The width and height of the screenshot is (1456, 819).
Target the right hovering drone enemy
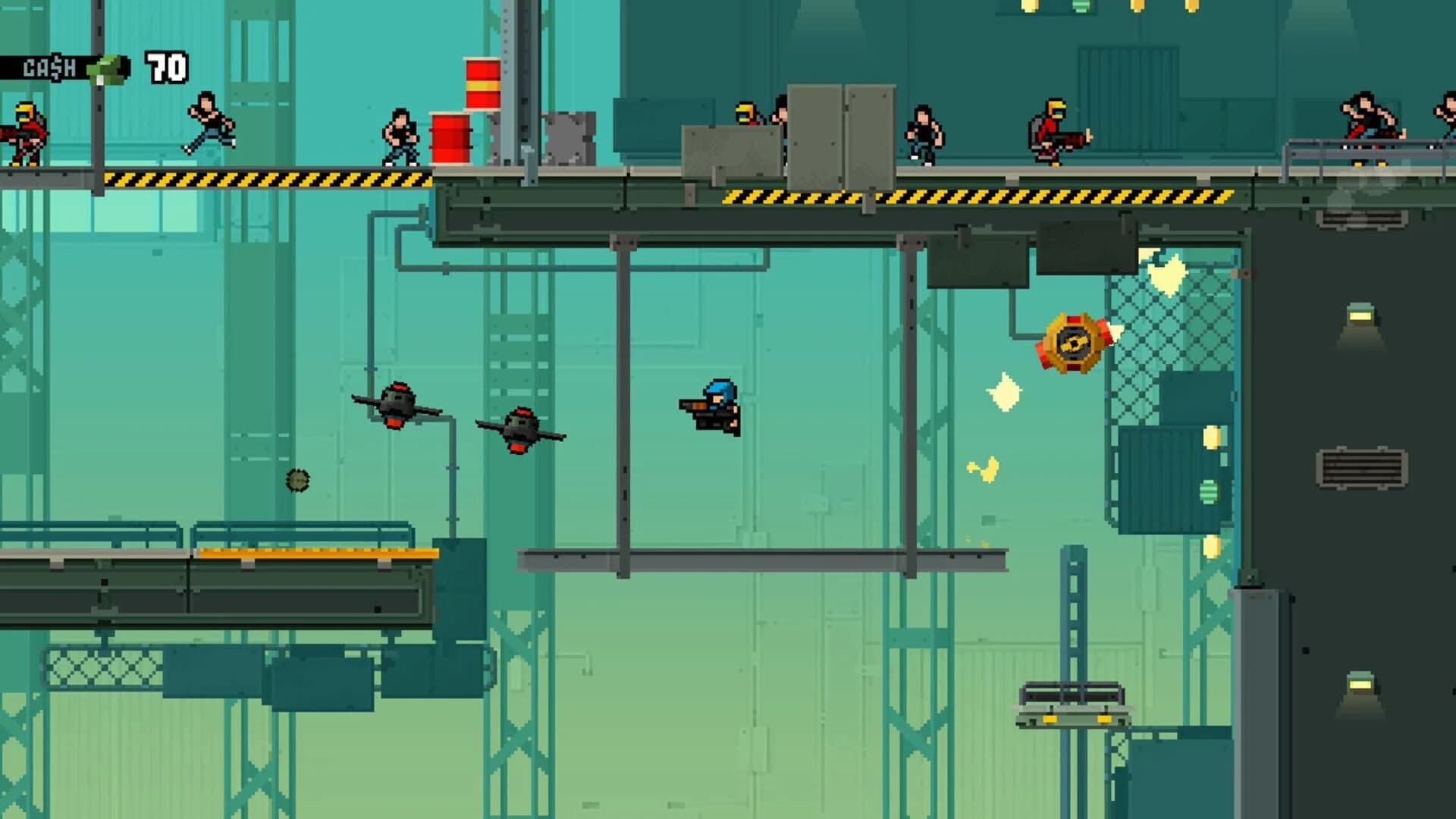pyautogui.click(x=519, y=428)
